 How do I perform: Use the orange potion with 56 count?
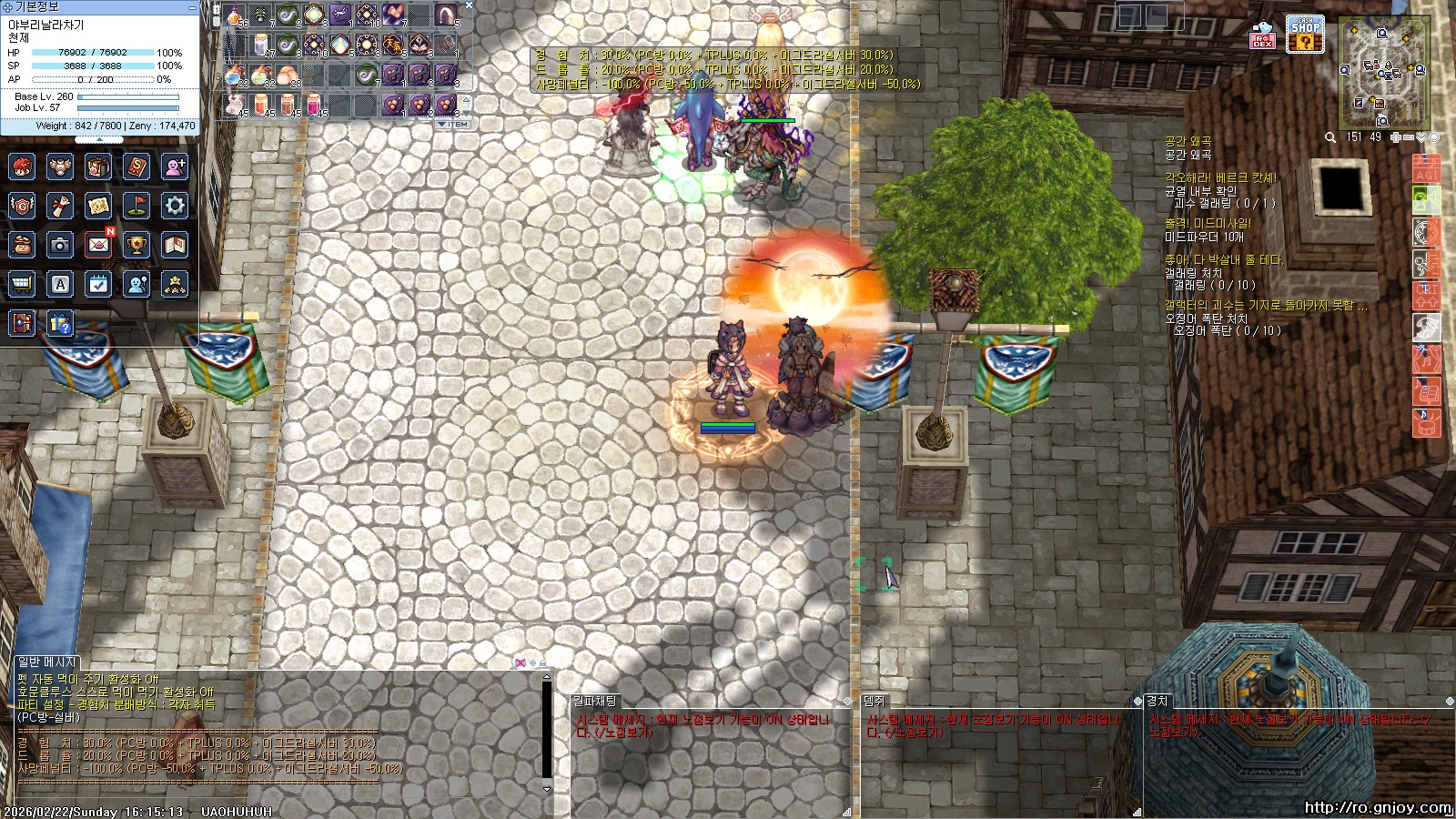coord(236,15)
